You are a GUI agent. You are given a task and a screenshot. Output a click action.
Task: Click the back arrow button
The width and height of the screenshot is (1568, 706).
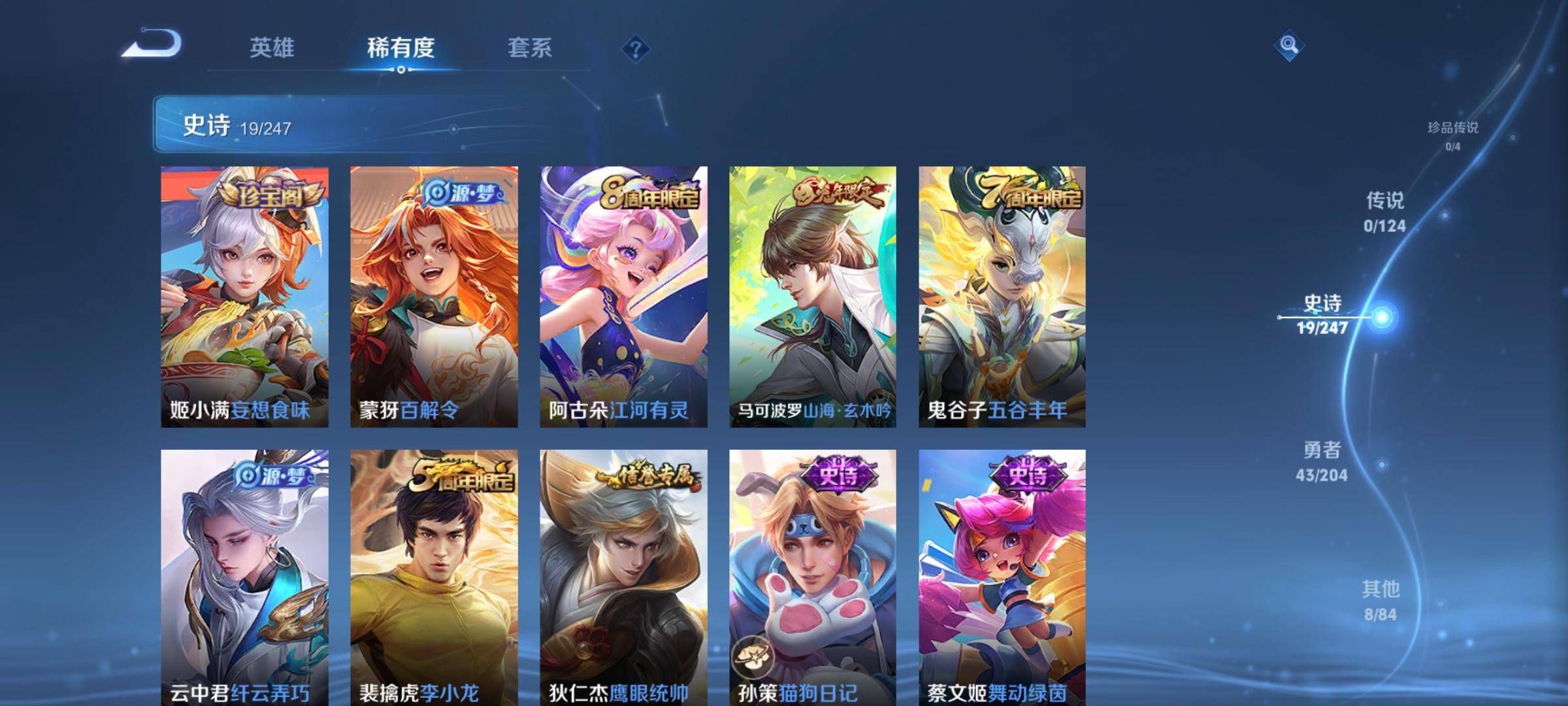pos(152,44)
